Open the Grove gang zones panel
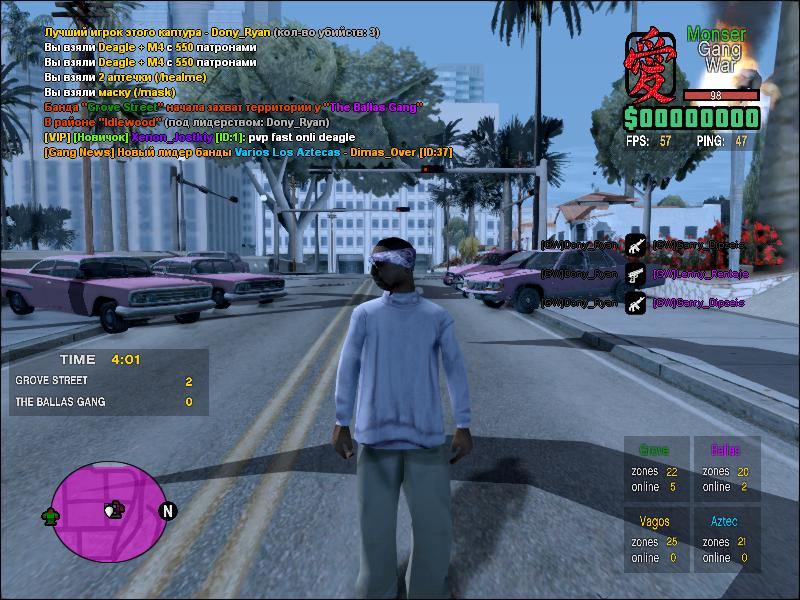This screenshot has width=800, height=600. (655, 468)
